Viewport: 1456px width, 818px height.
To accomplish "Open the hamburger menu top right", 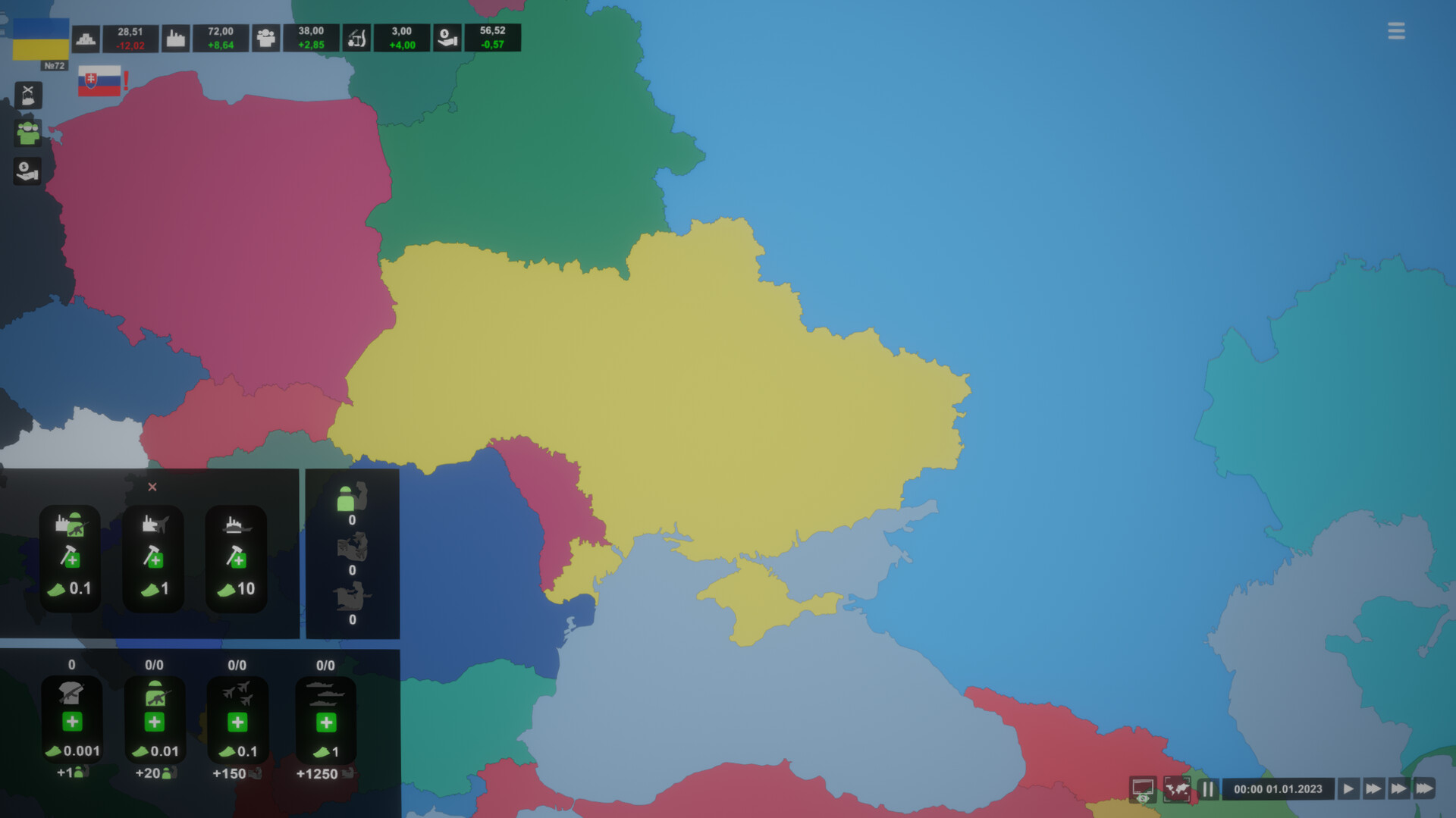I will click(x=1396, y=31).
